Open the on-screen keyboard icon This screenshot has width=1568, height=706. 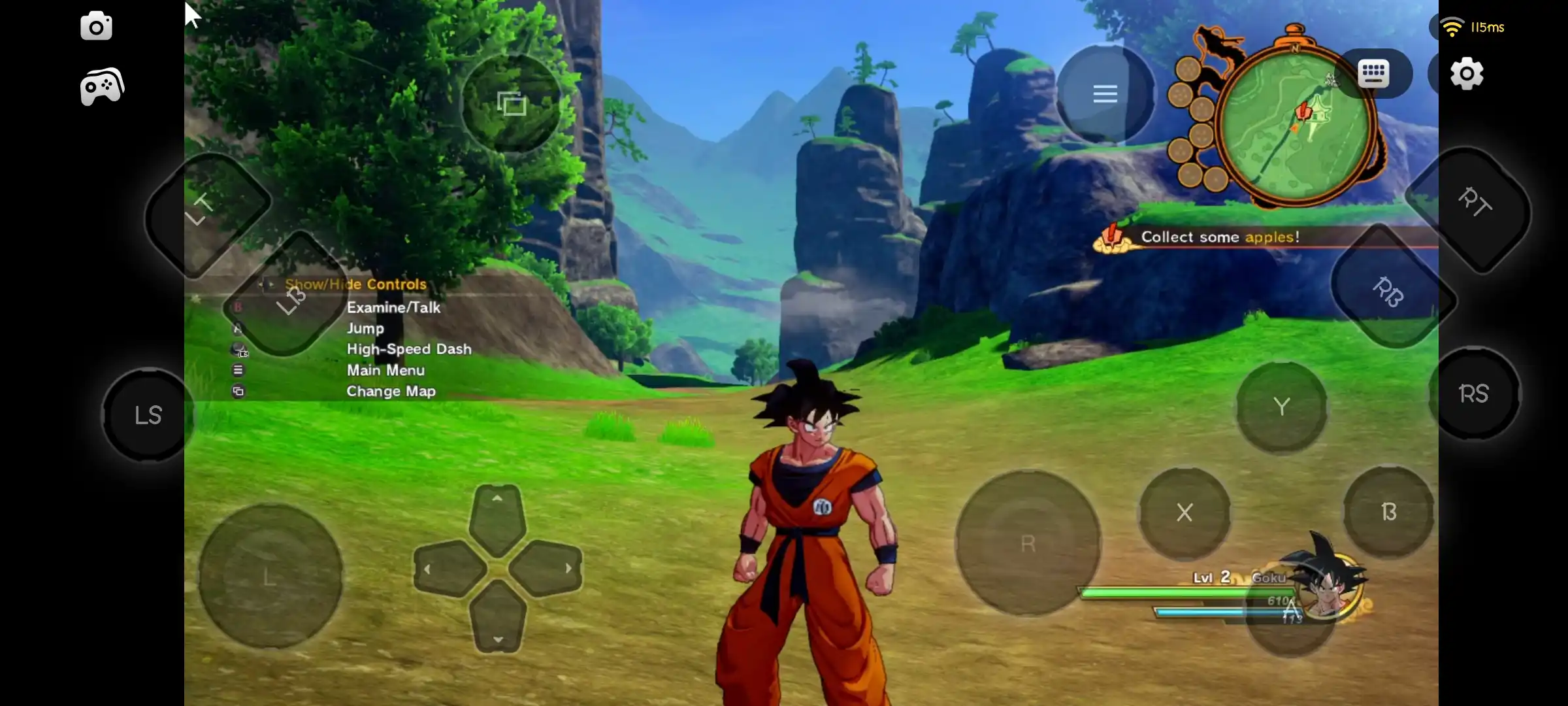pos(1374,73)
